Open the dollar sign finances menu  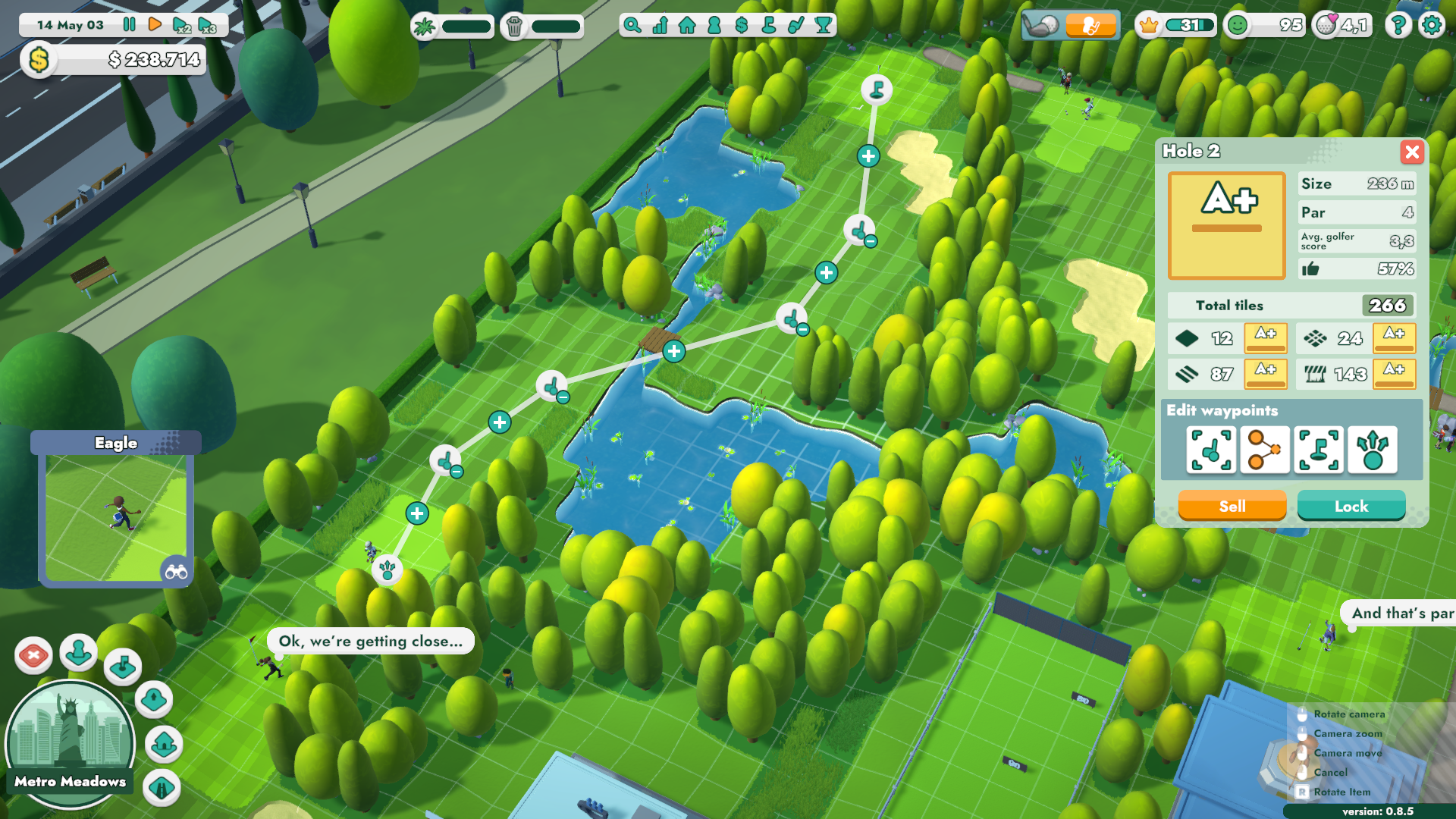[x=742, y=25]
